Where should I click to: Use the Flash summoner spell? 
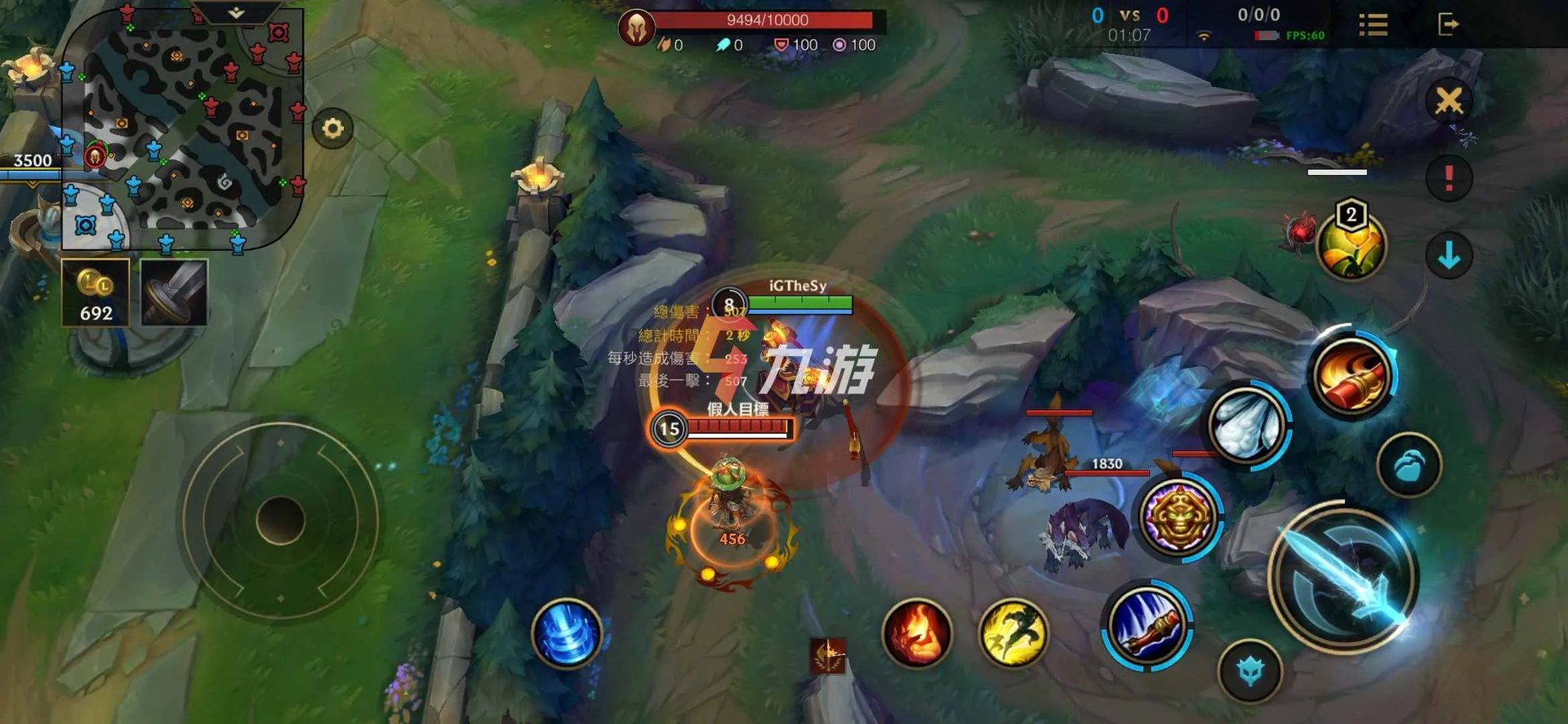(x=1013, y=632)
